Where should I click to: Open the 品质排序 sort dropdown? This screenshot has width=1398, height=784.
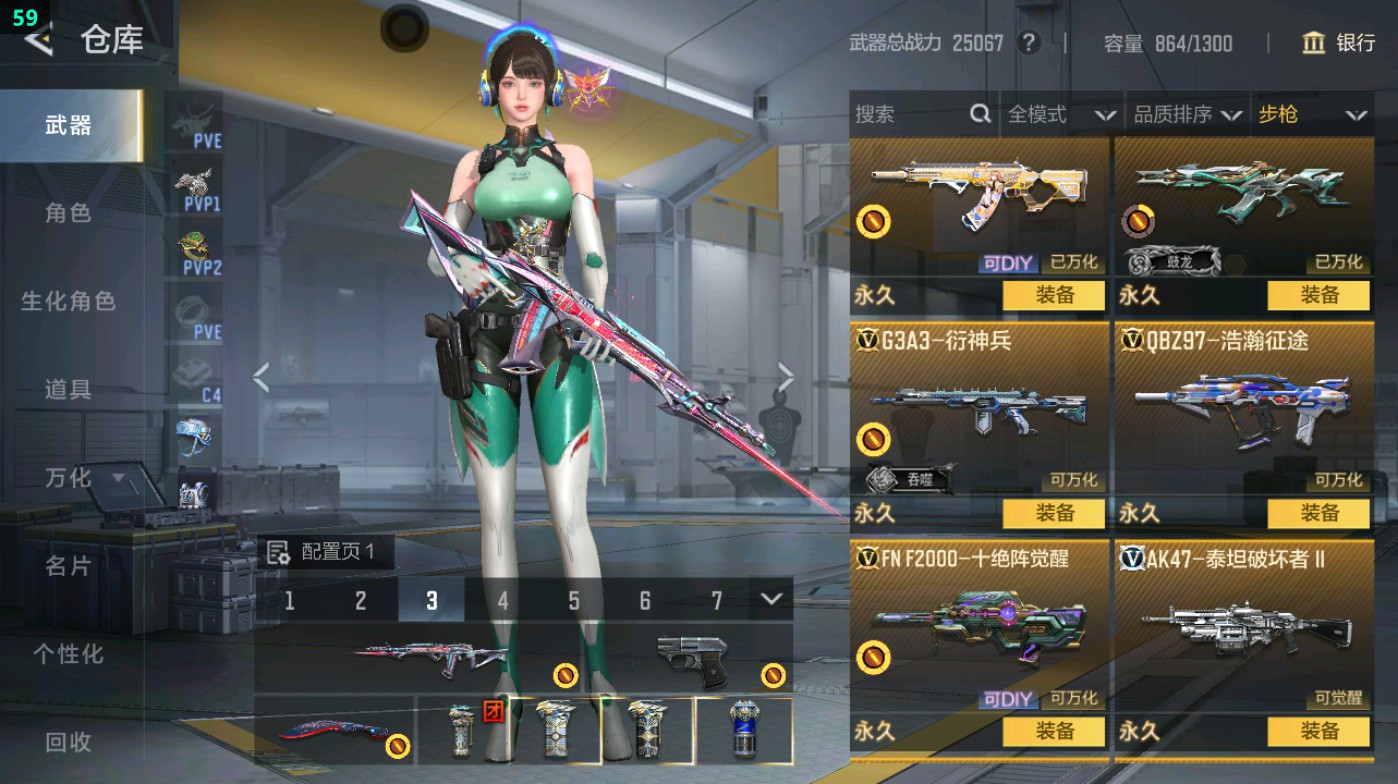tap(1186, 115)
